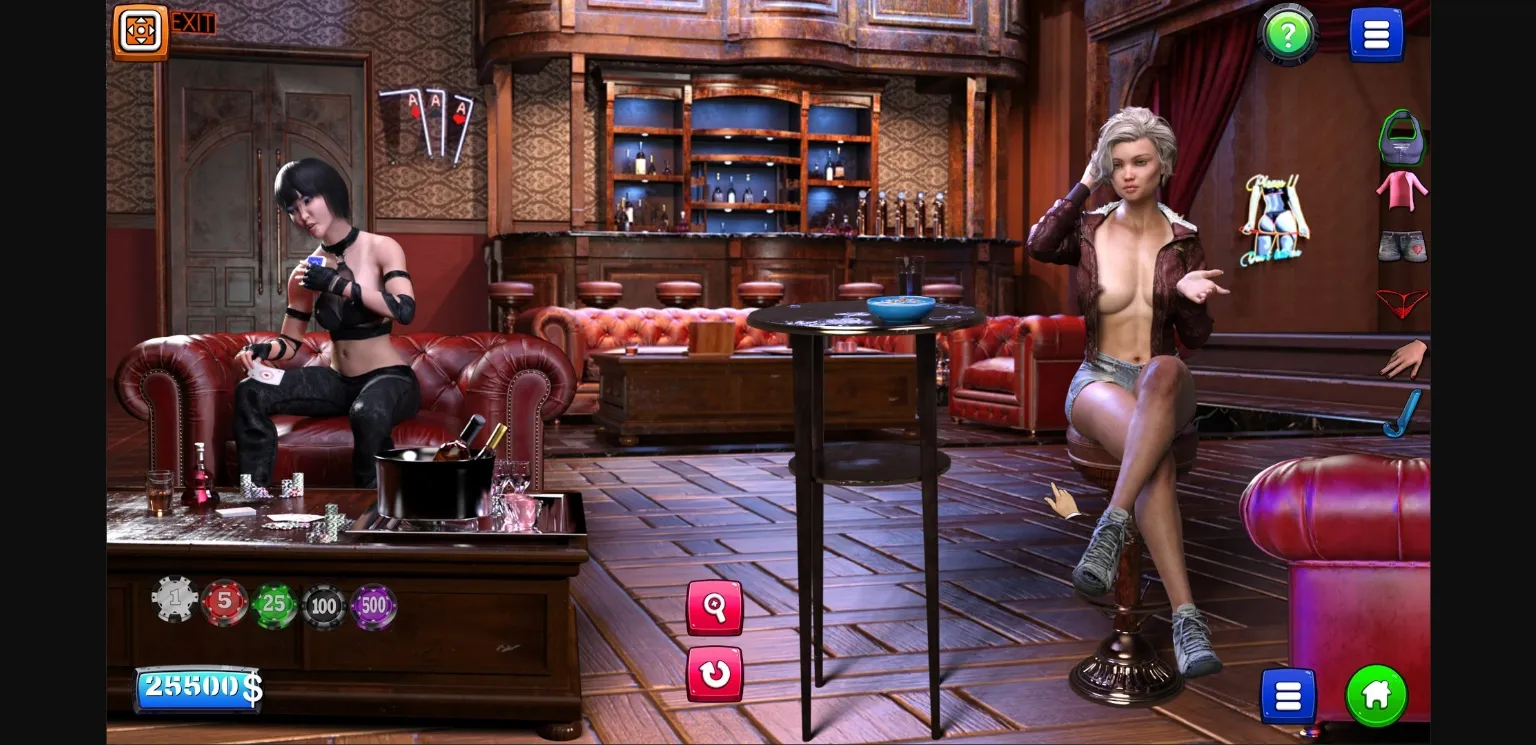This screenshot has height=745, width=1536.
Task: Click the neon three-aces sign on the wall
Action: pos(427,113)
